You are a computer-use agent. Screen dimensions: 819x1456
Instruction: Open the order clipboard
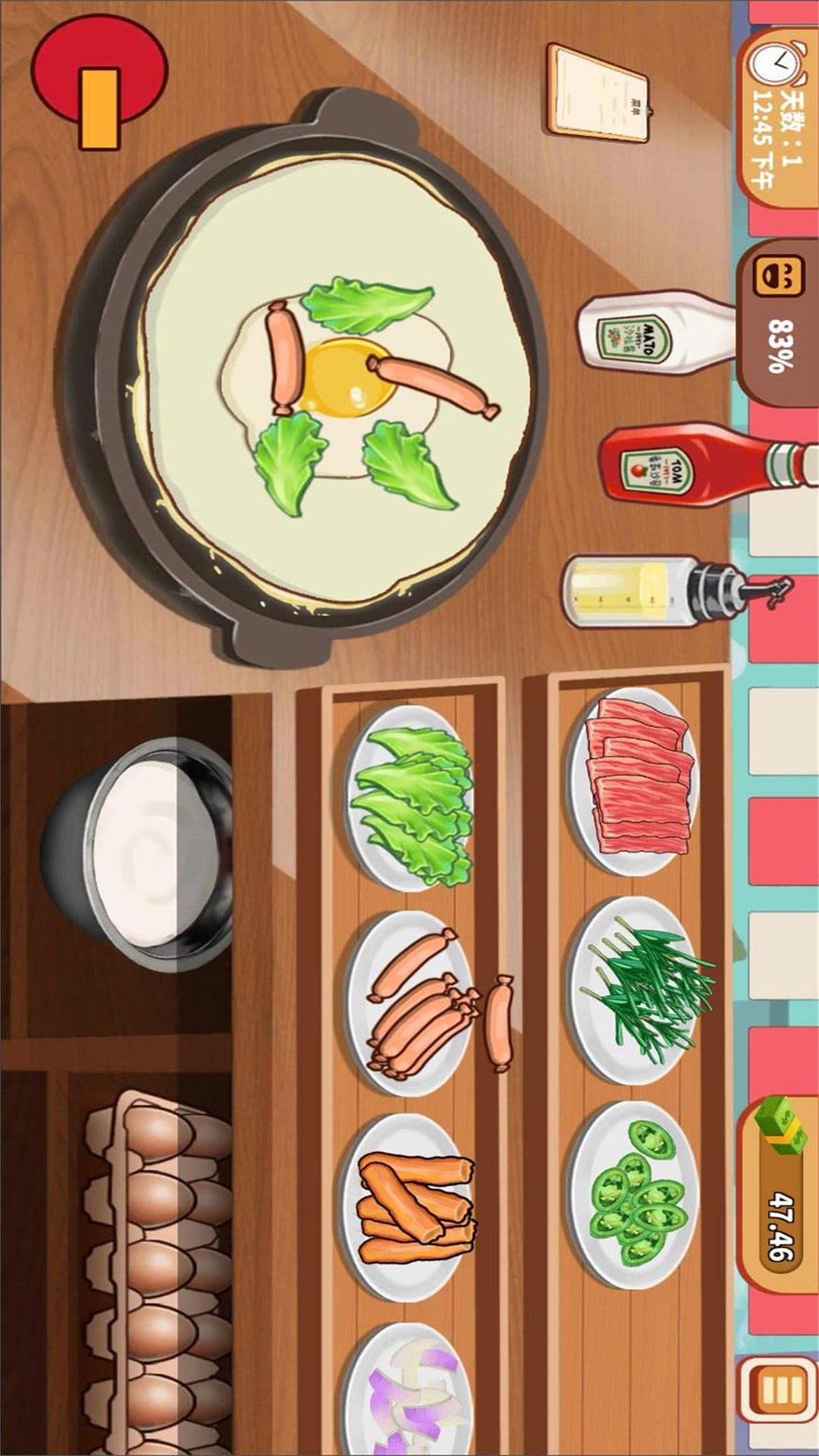pos(600,93)
